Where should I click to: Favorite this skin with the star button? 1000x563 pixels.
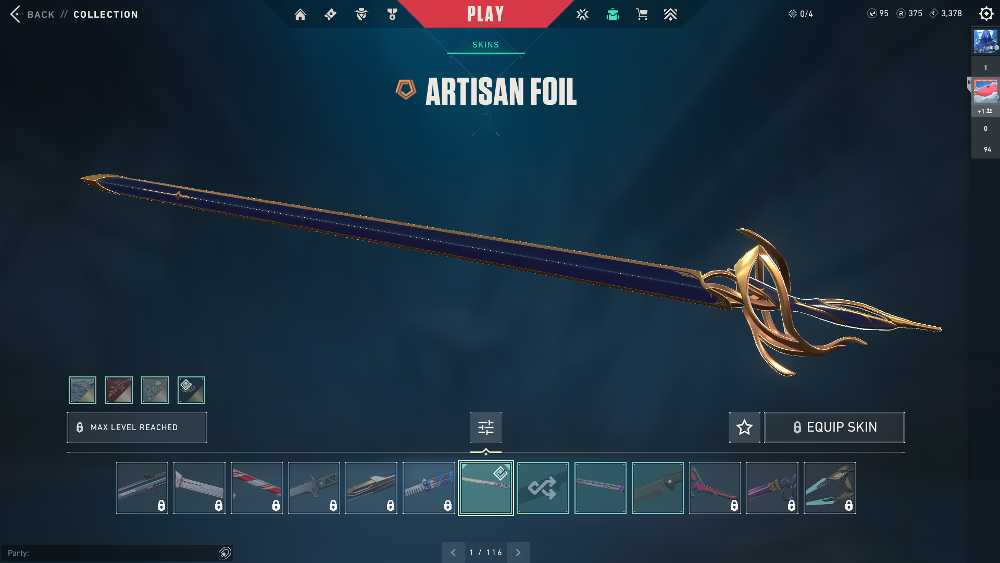(744, 427)
